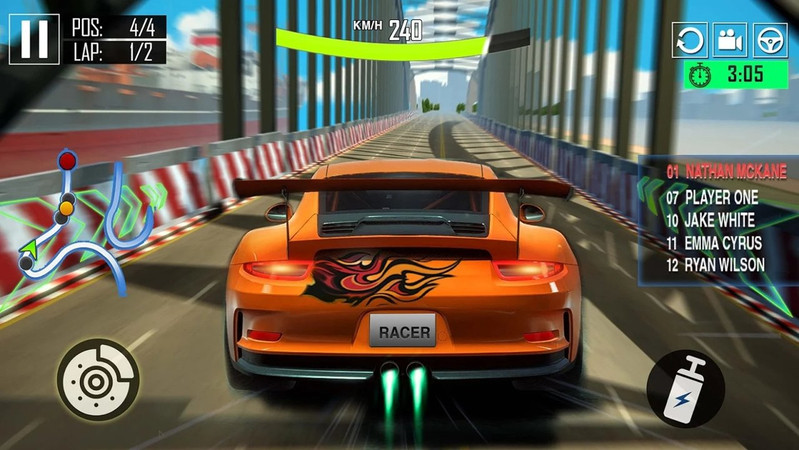Select Player One in the leaderboard
The width and height of the screenshot is (799, 450).
(712, 197)
